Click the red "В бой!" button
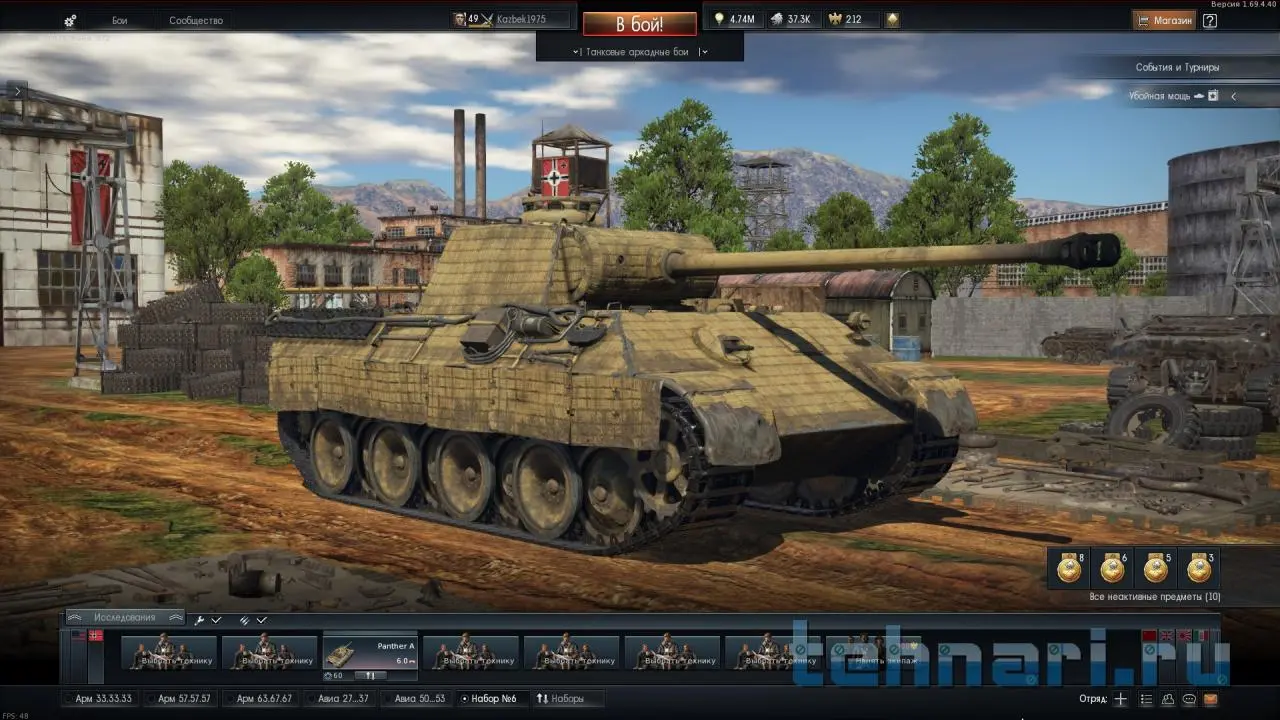 [x=639, y=23]
